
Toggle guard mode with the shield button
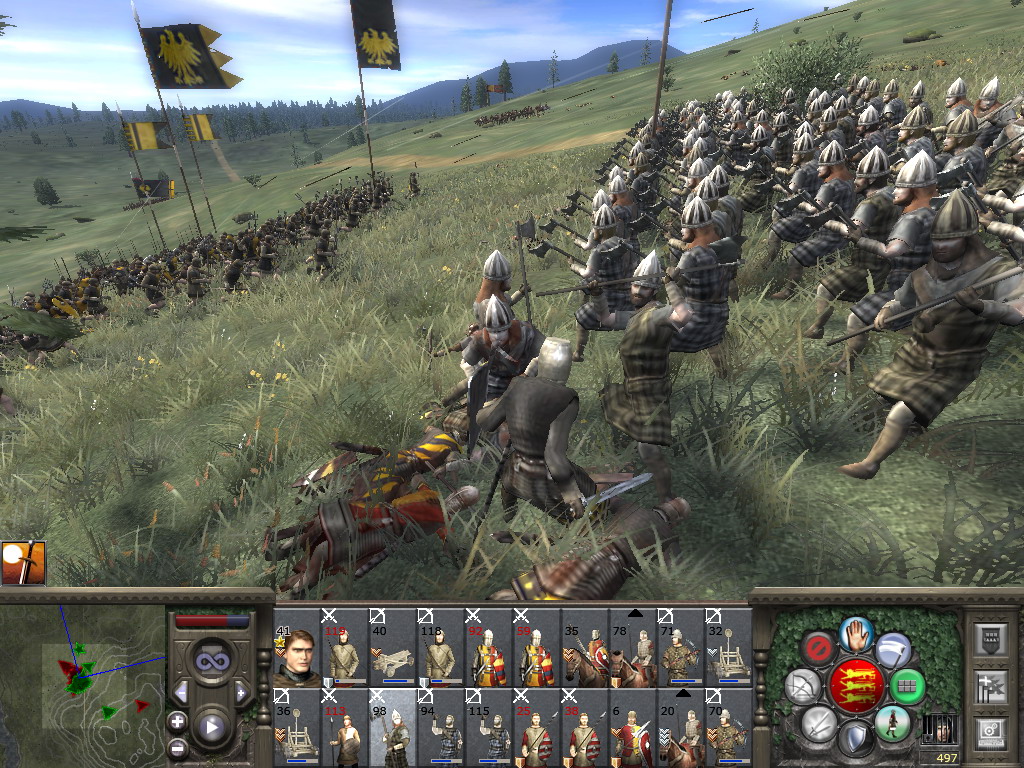855,740
